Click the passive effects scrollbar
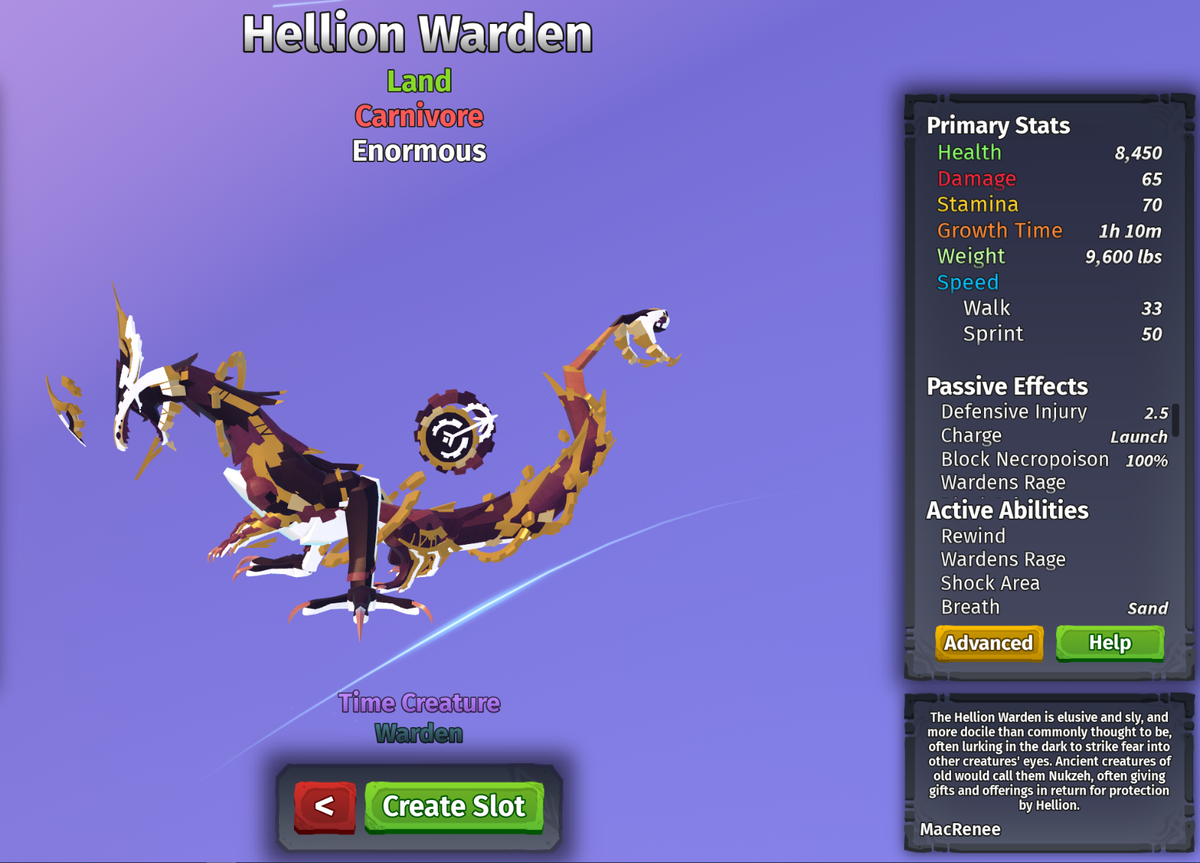Viewport: 1200px width, 863px height. pos(1175,420)
